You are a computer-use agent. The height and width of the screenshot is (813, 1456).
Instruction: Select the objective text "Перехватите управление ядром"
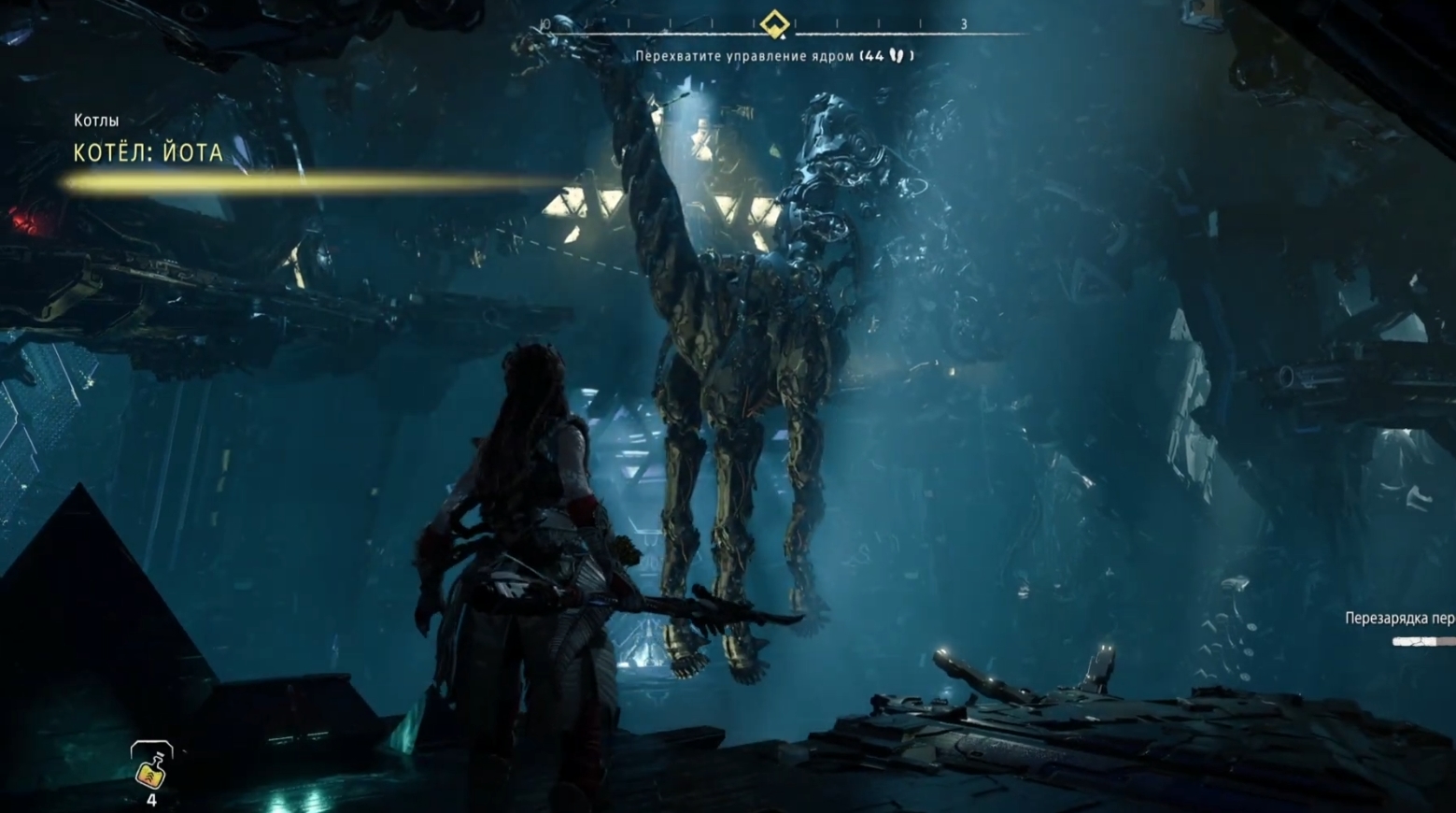(x=744, y=56)
